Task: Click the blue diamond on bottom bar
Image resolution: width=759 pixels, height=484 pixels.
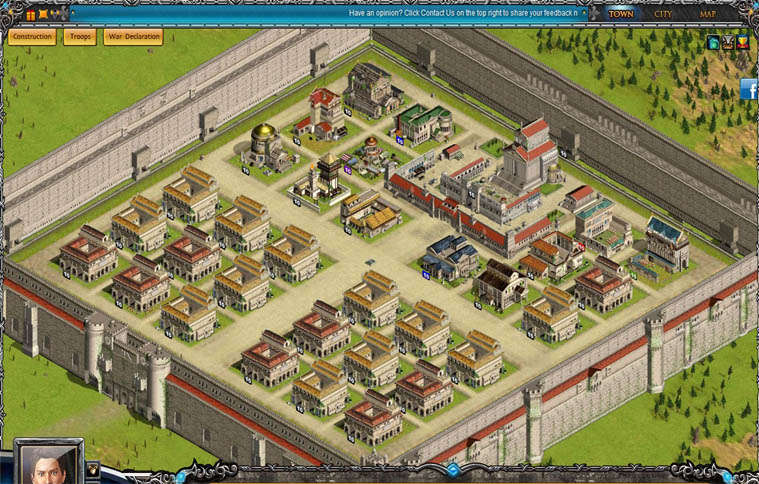Action: click(453, 469)
